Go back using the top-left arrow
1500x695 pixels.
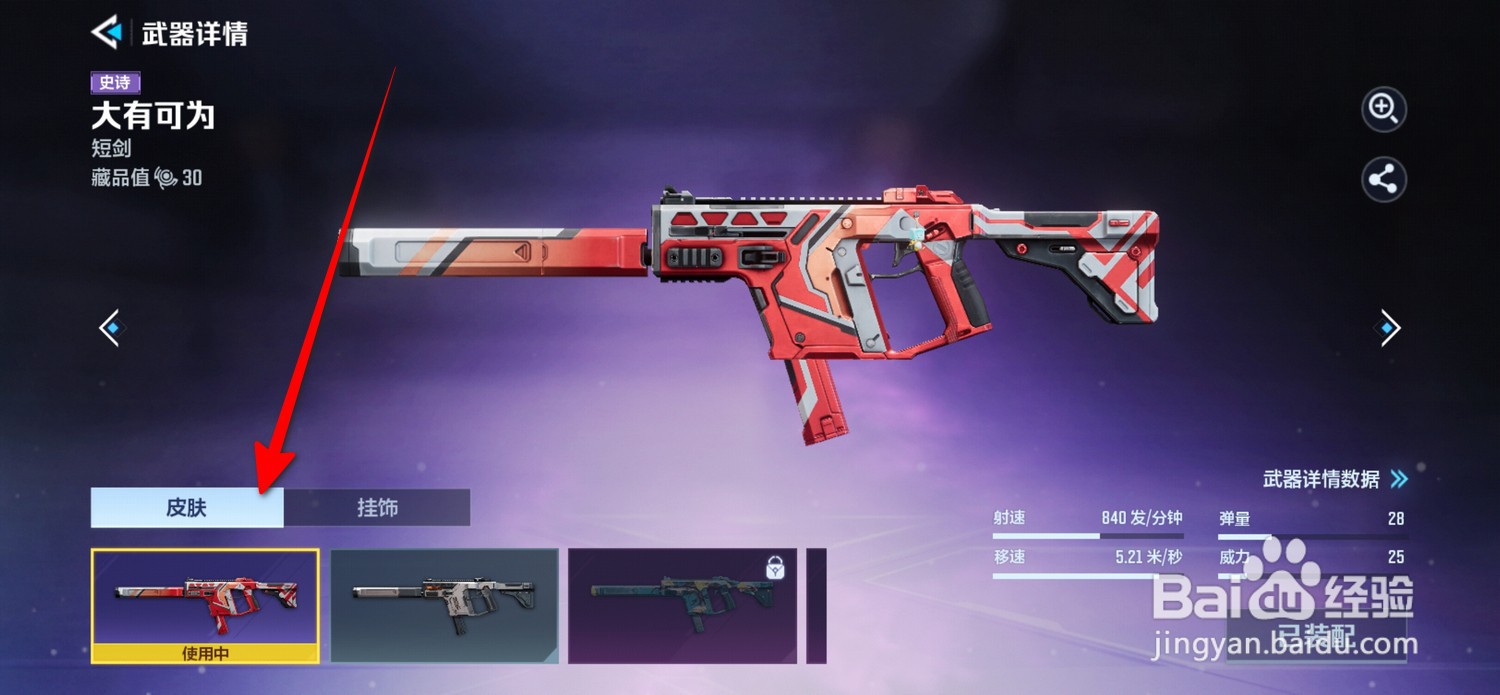tap(106, 33)
